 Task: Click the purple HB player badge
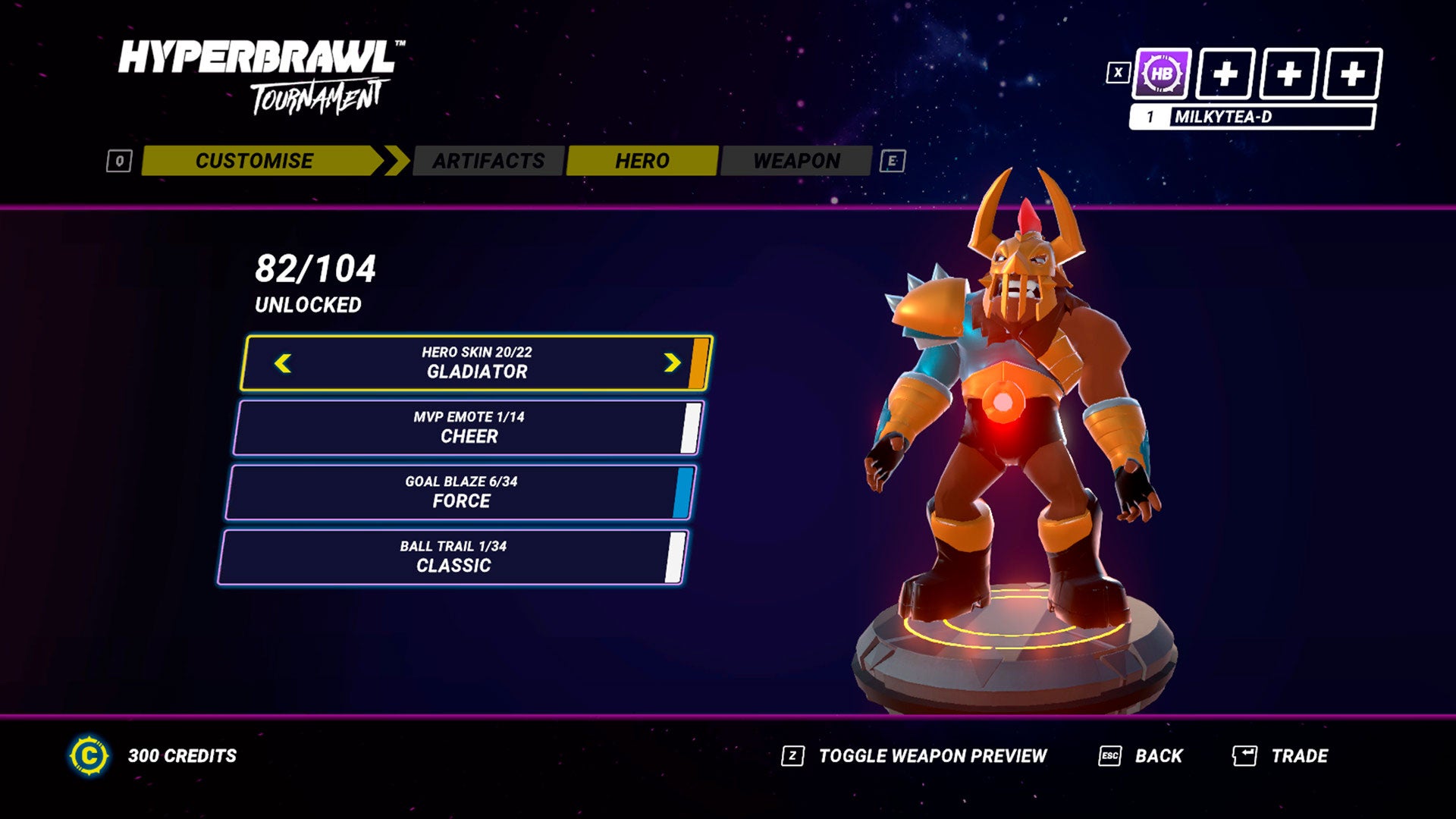[x=1161, y=74]
